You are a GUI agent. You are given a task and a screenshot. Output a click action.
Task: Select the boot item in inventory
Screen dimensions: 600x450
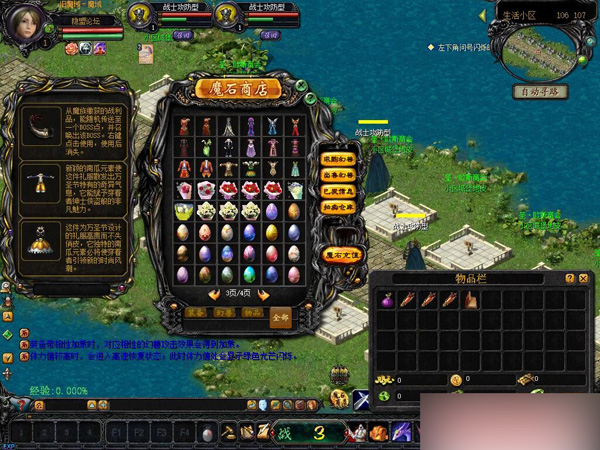[469, 299]
